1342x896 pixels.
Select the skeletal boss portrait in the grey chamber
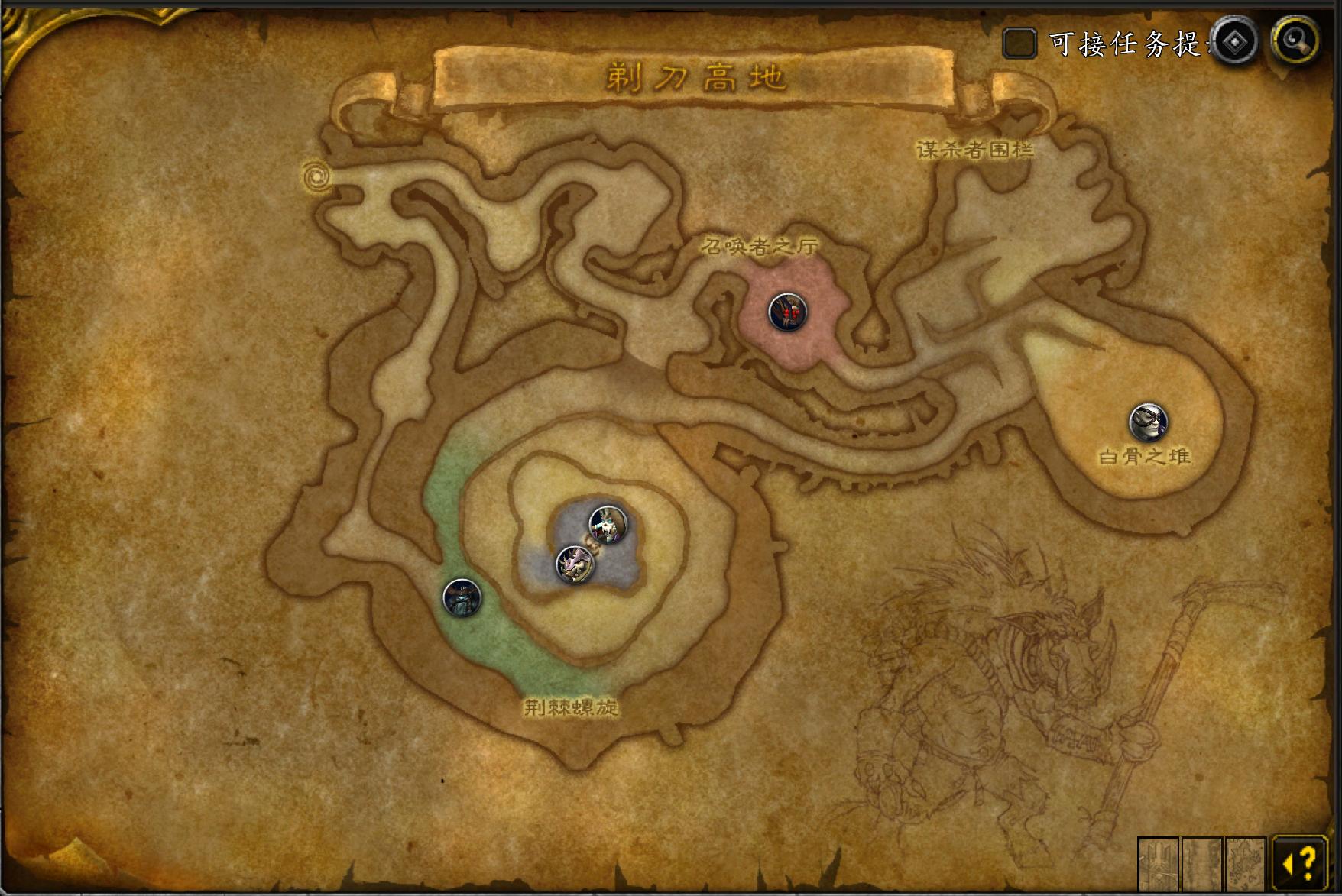click(608, 524)
